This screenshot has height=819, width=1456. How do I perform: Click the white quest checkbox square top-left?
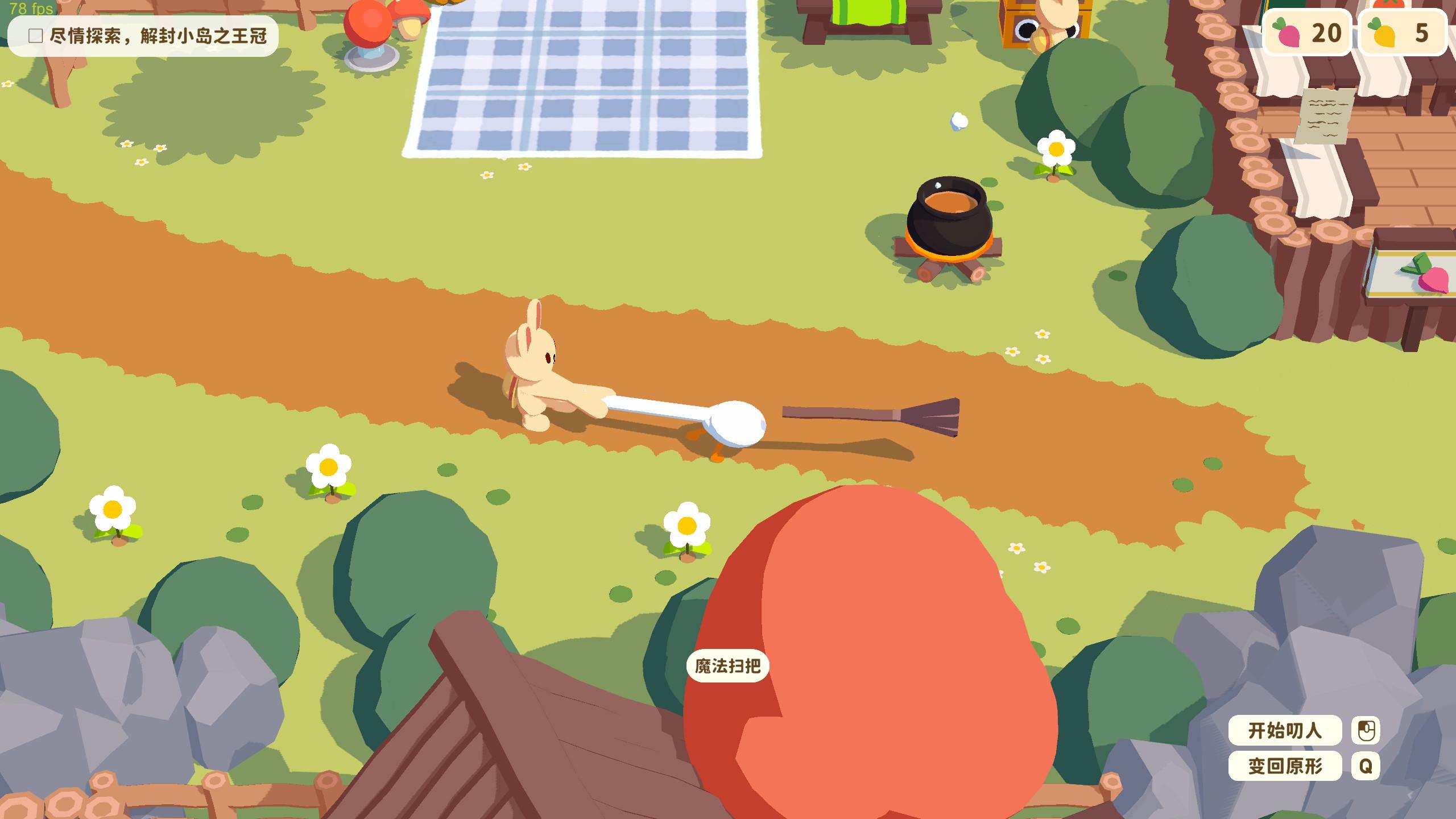pos(34,36)
